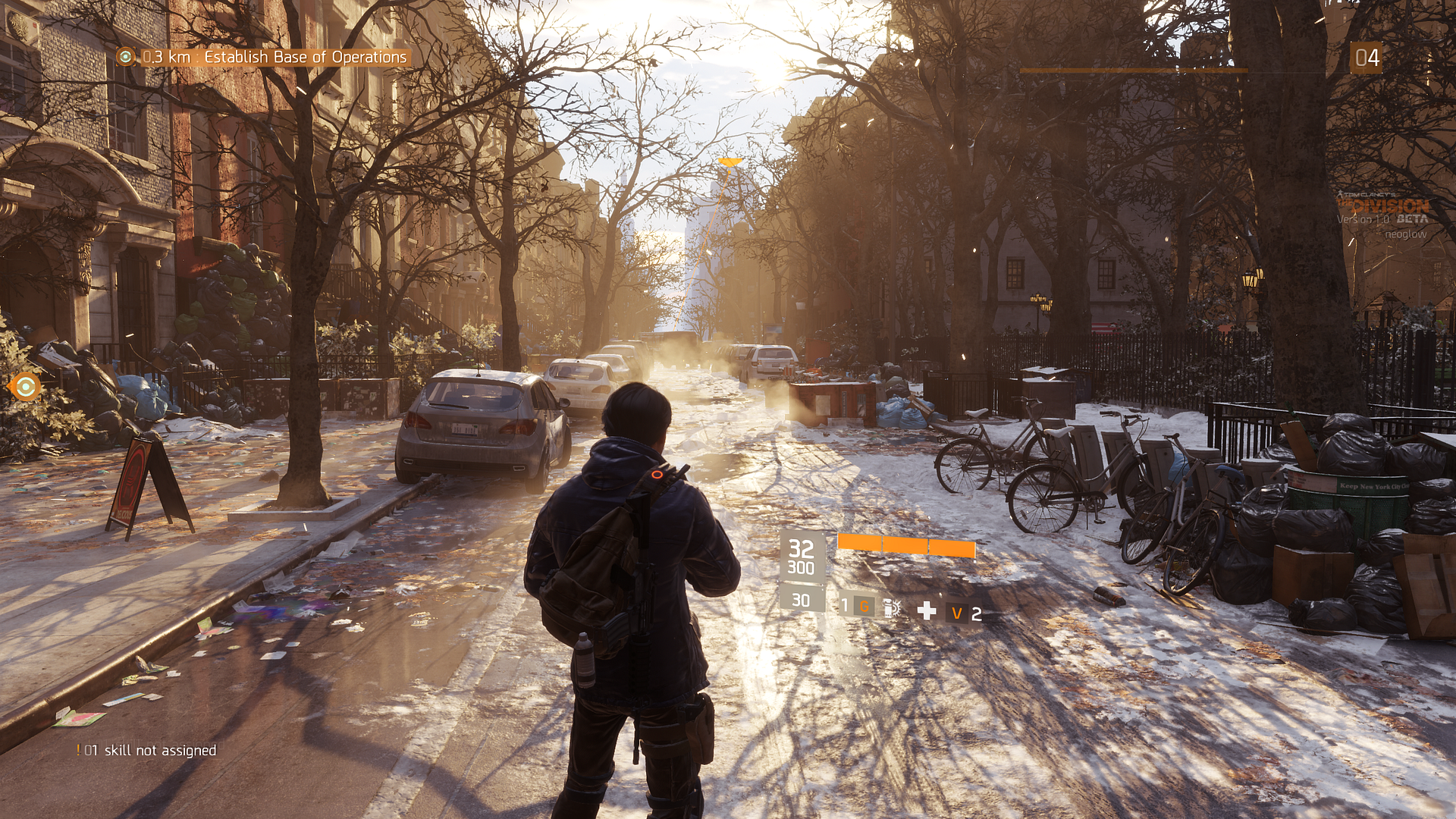Click the distant orange waypoint marker
This screenshot has height=819, width=1456.
point(730,162)
